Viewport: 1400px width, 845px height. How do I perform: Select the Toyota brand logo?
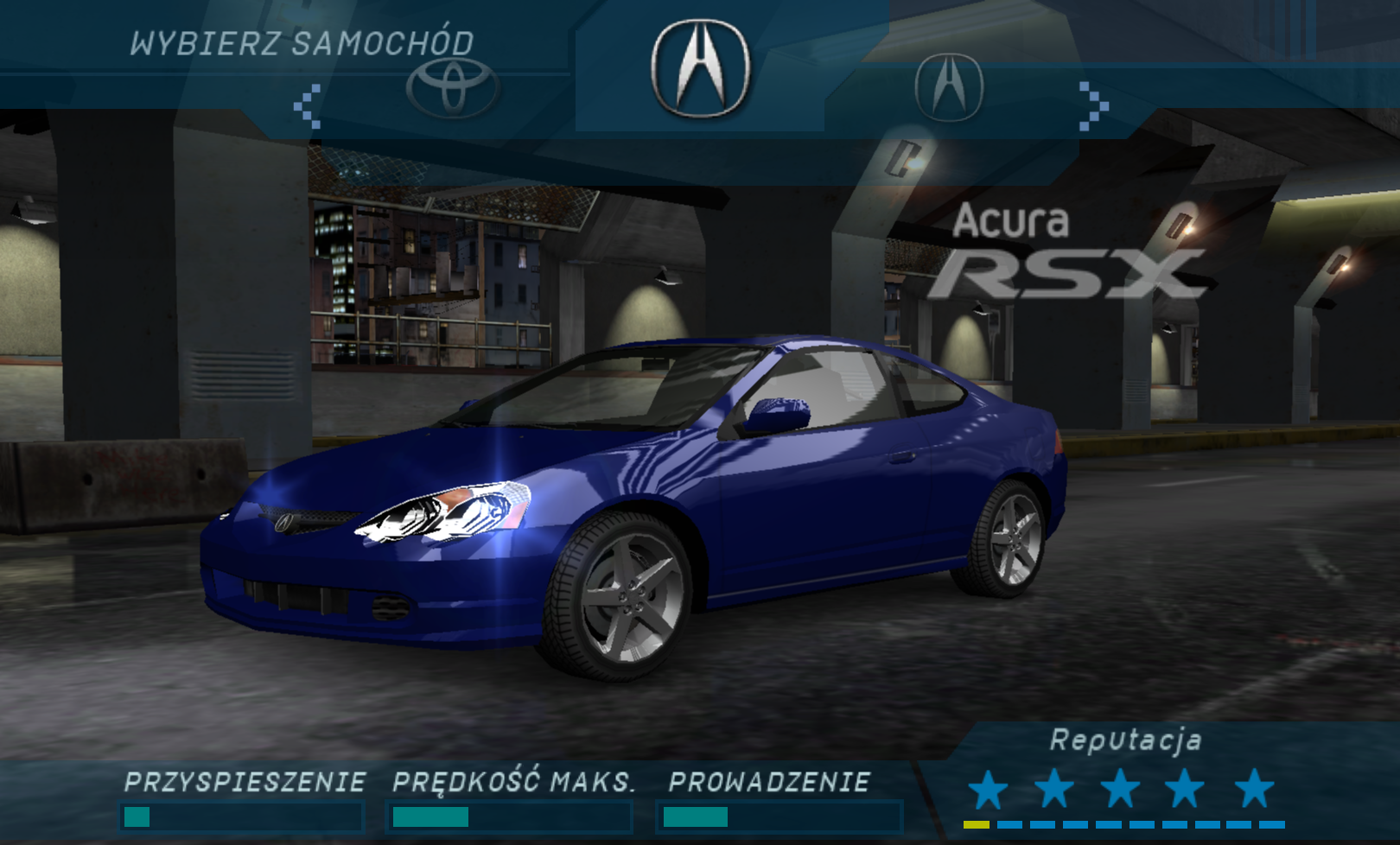452,87
